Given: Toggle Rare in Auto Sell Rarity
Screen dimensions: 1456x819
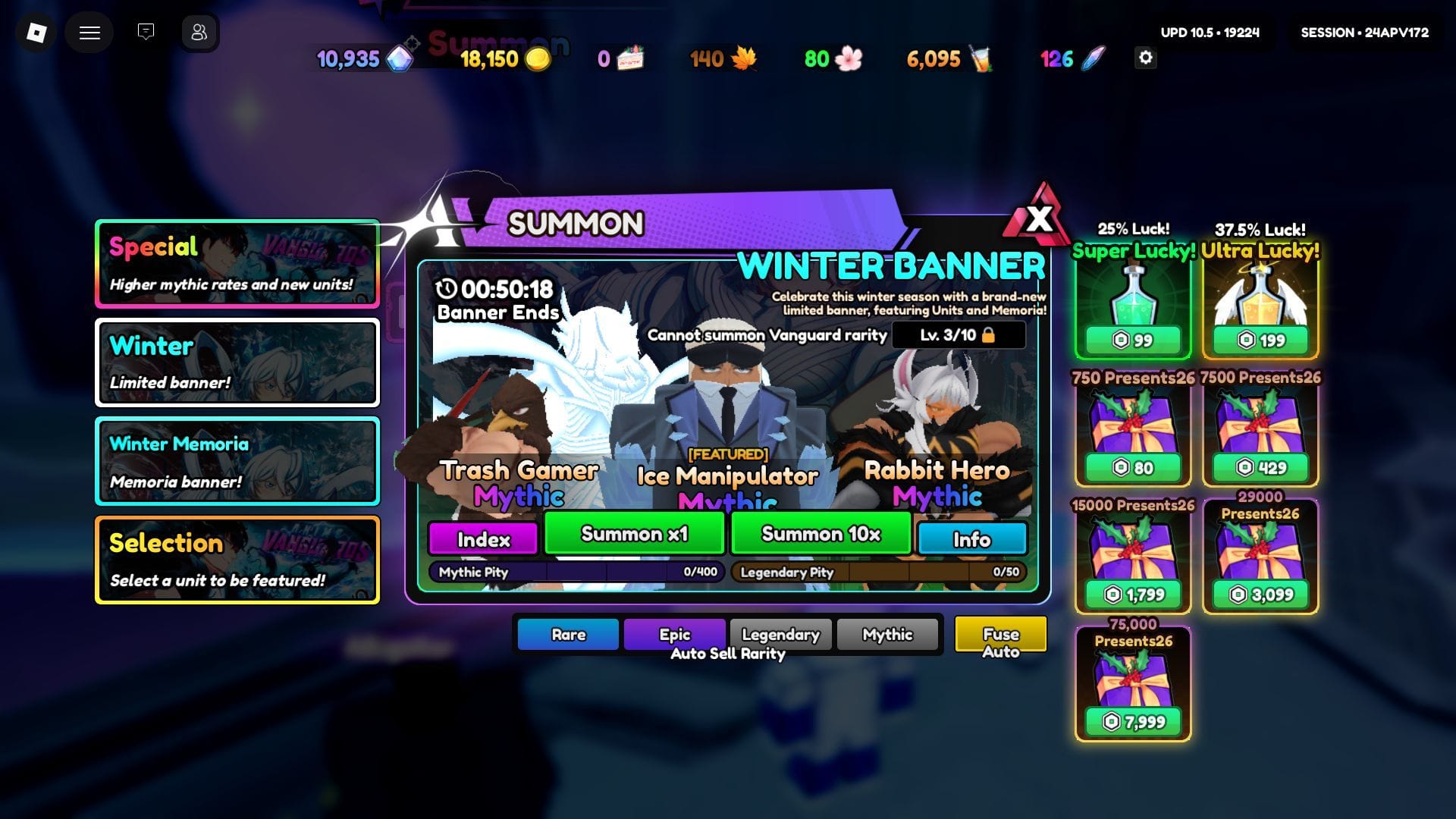Looking at the screenshot, I should pos(567,635).
